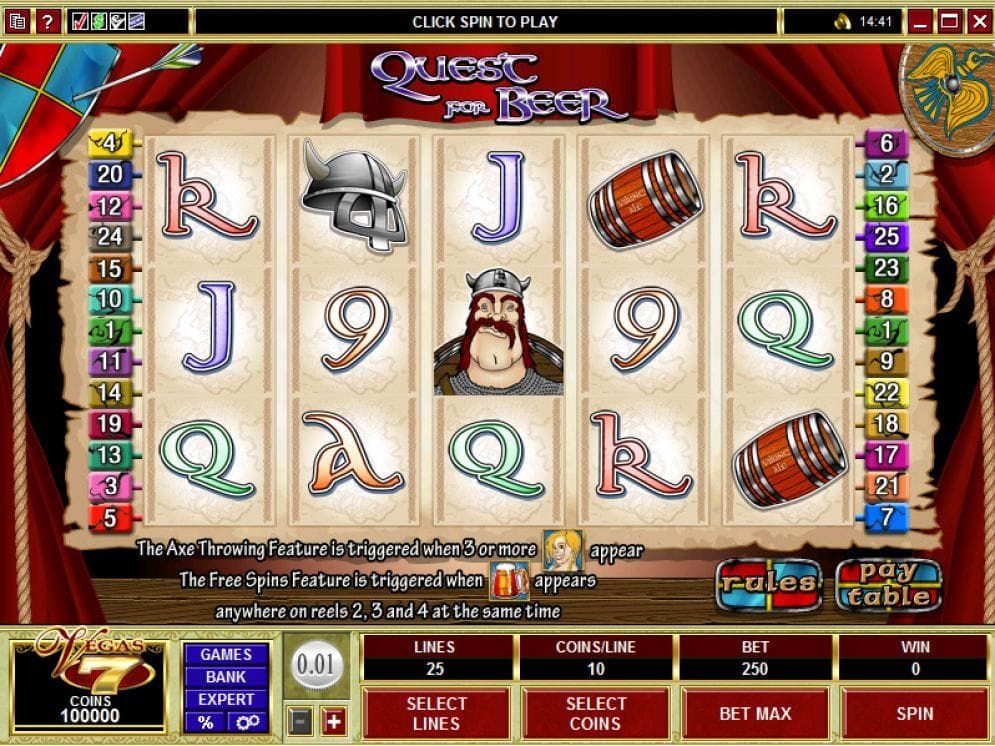Select payline 25 marker

(x=886, y=237)
